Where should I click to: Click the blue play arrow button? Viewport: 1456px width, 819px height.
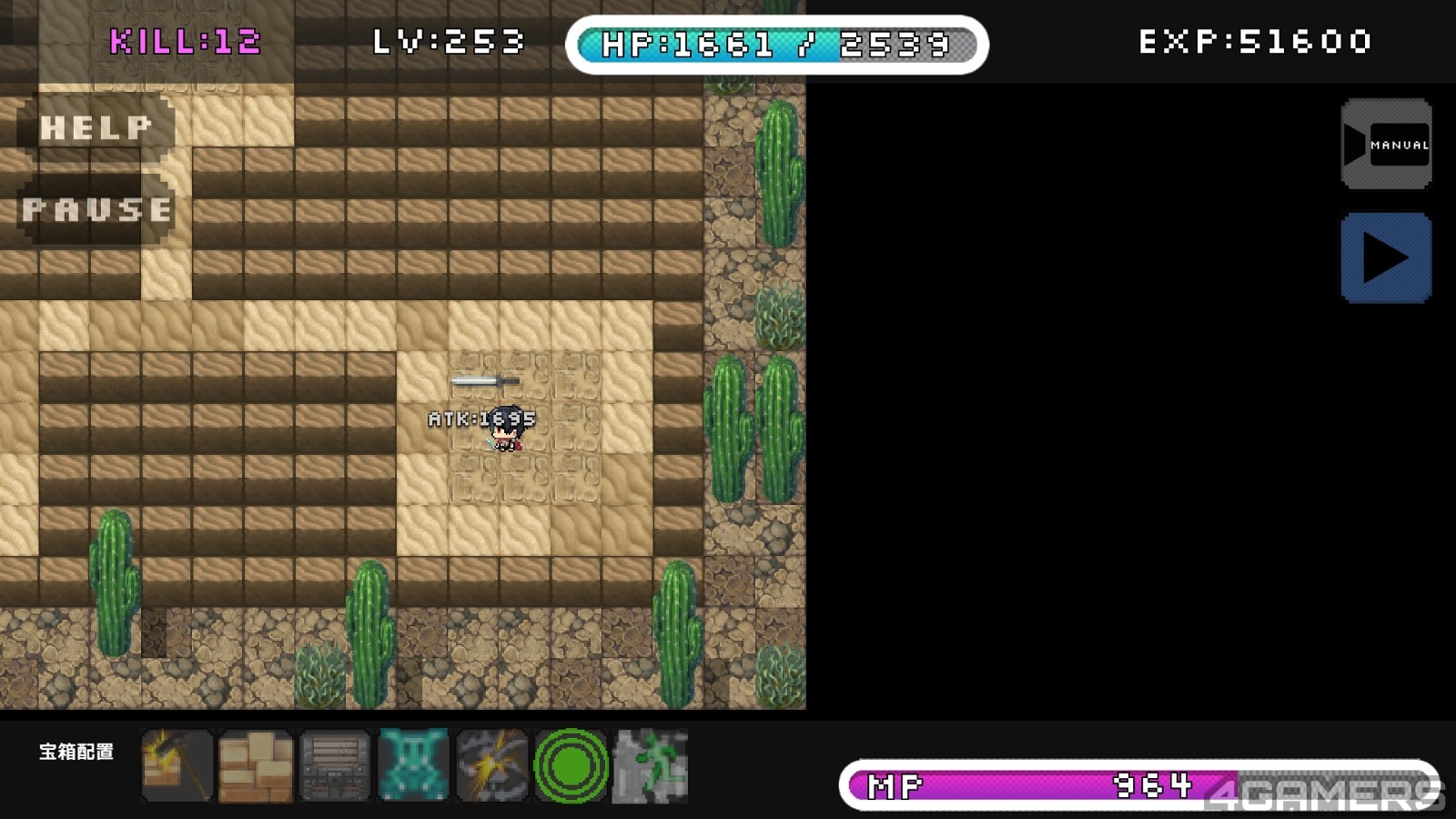click(1386, 258)
